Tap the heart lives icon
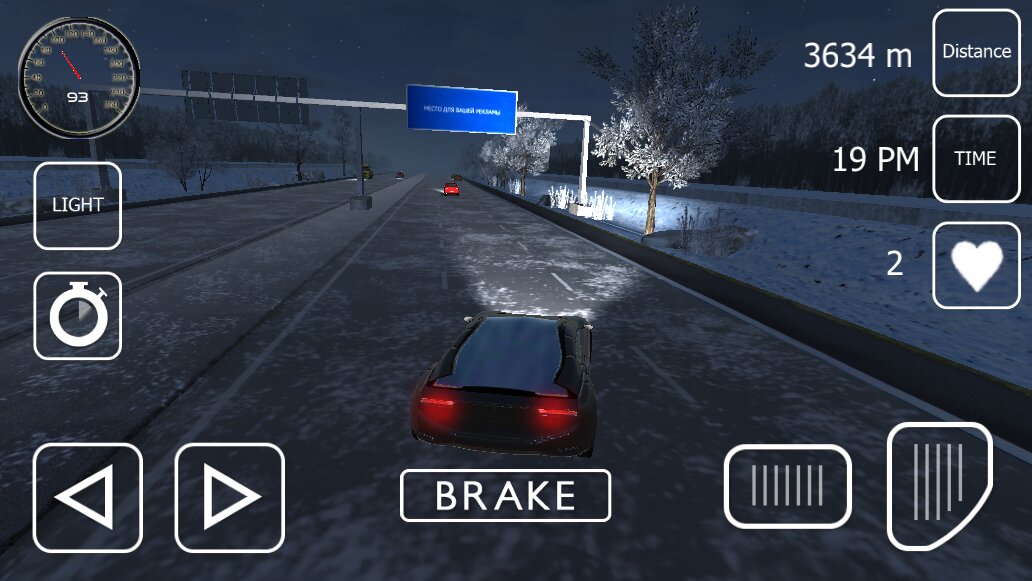Screen dimensions: 1032x581 [976, 265]
